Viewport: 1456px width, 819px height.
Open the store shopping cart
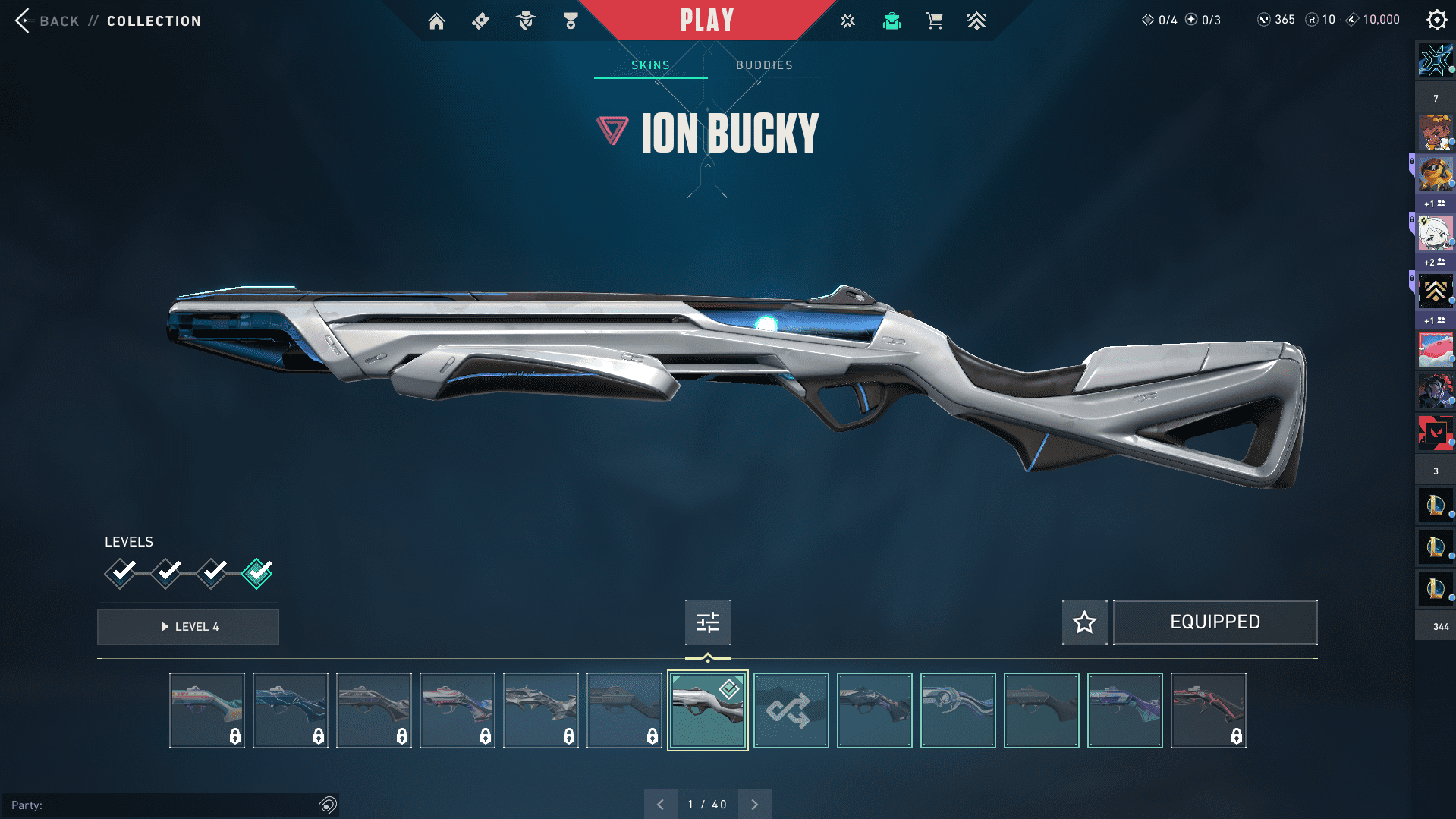934,21
